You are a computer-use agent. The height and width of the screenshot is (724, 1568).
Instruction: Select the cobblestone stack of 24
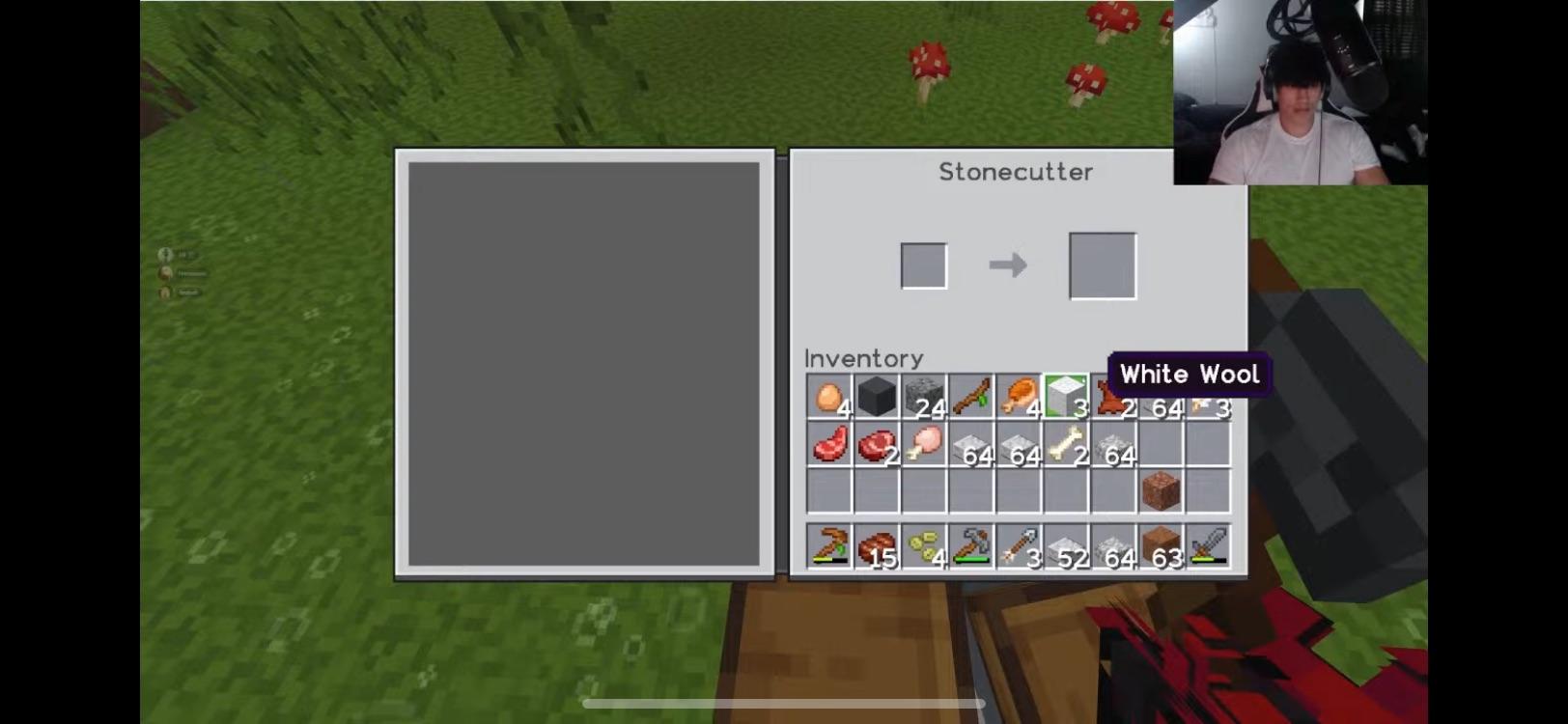point(923,396)
